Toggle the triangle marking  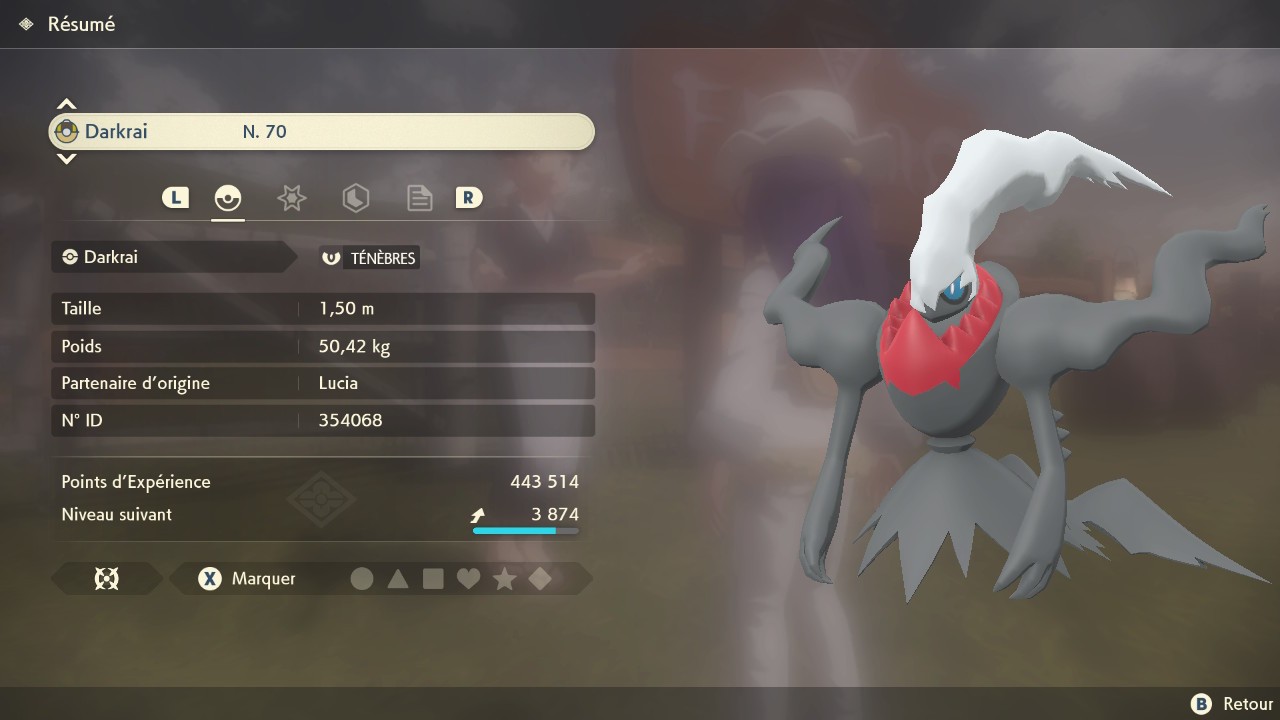[398, 578]
